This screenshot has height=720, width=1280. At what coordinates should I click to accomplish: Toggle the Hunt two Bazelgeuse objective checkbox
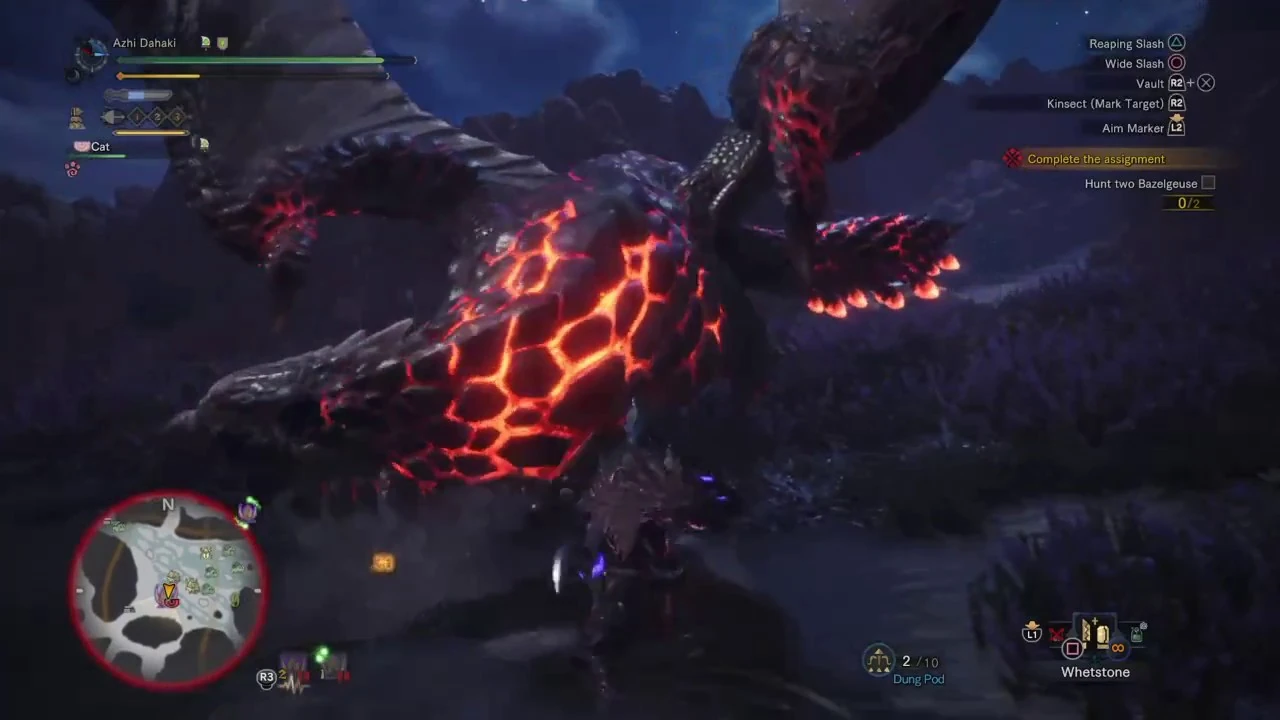click(1208, 183)
